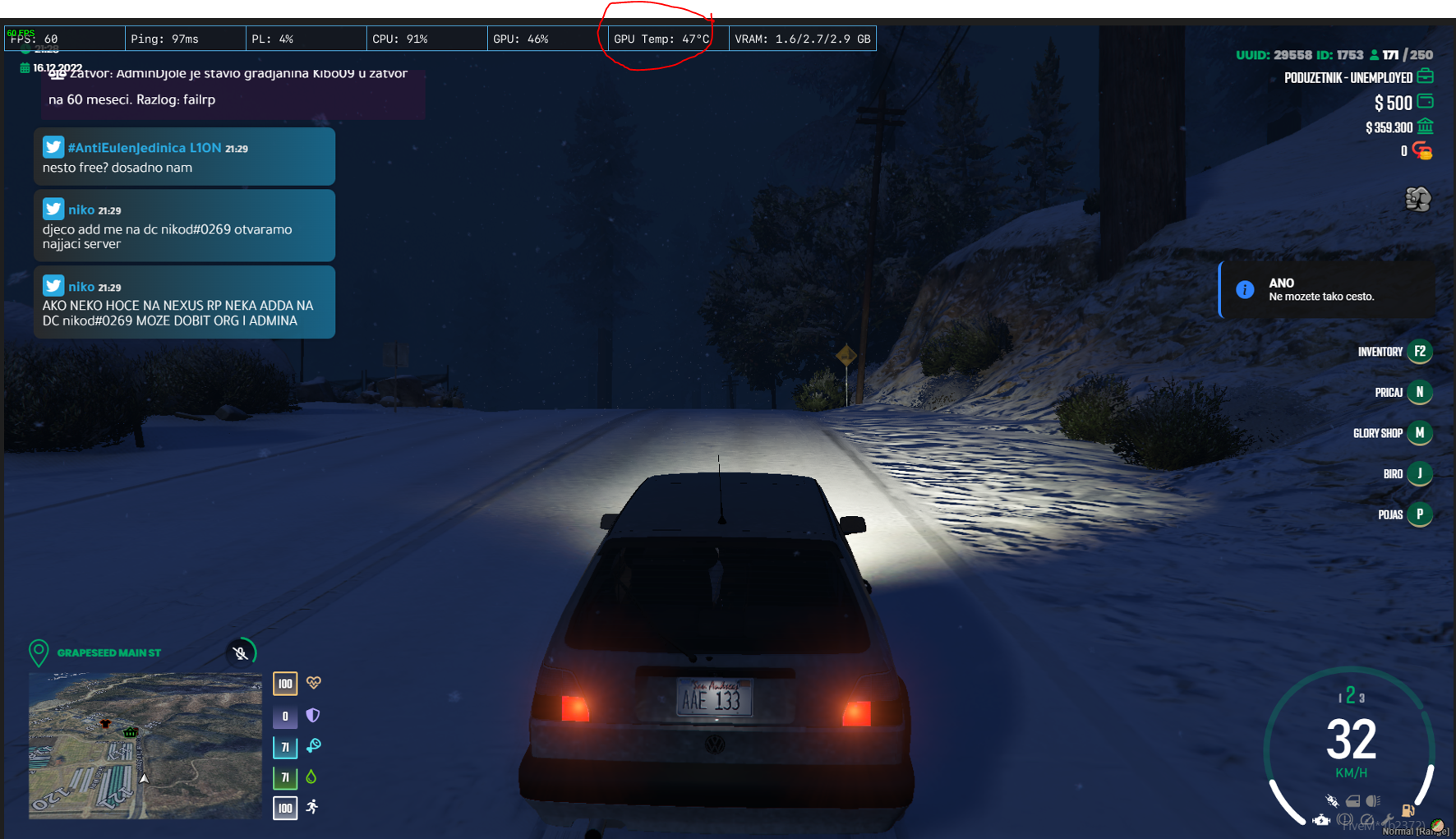Open niko's tweet about otvaramo najjaci server

pyautogui.click(x=184, y=226)
